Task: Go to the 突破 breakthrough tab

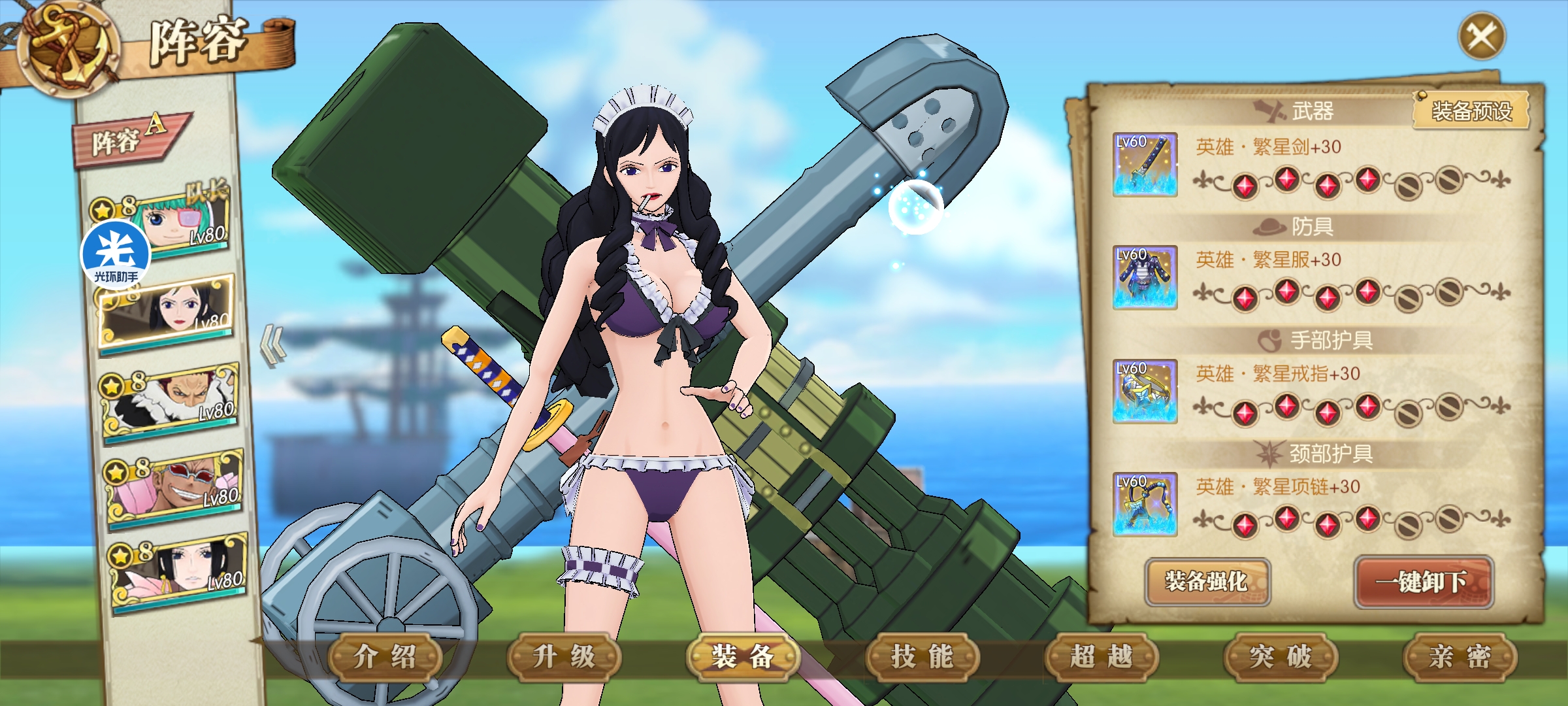Action: [1280, 656]
